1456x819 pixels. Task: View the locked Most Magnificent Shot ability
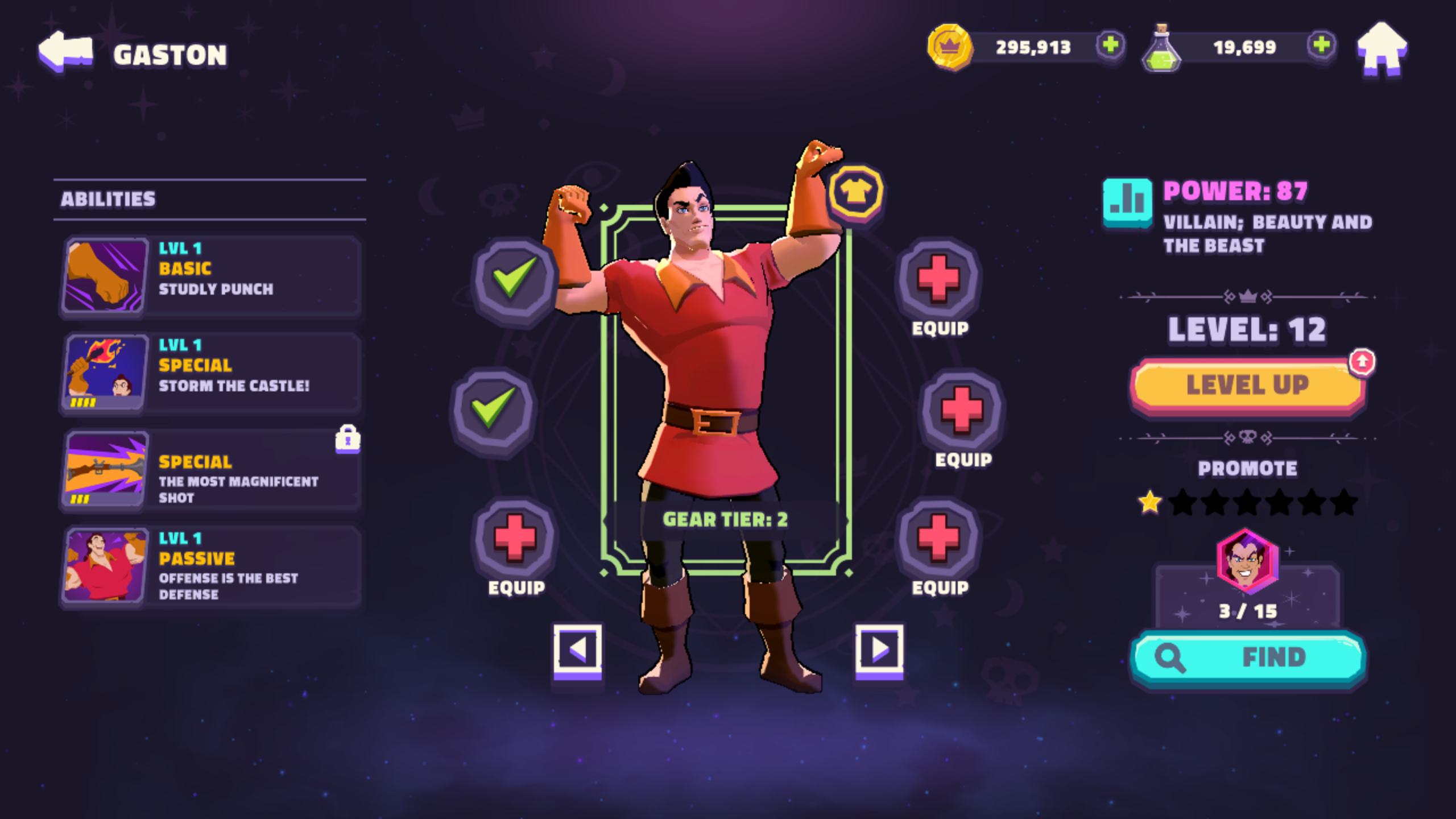coord(210,469)
